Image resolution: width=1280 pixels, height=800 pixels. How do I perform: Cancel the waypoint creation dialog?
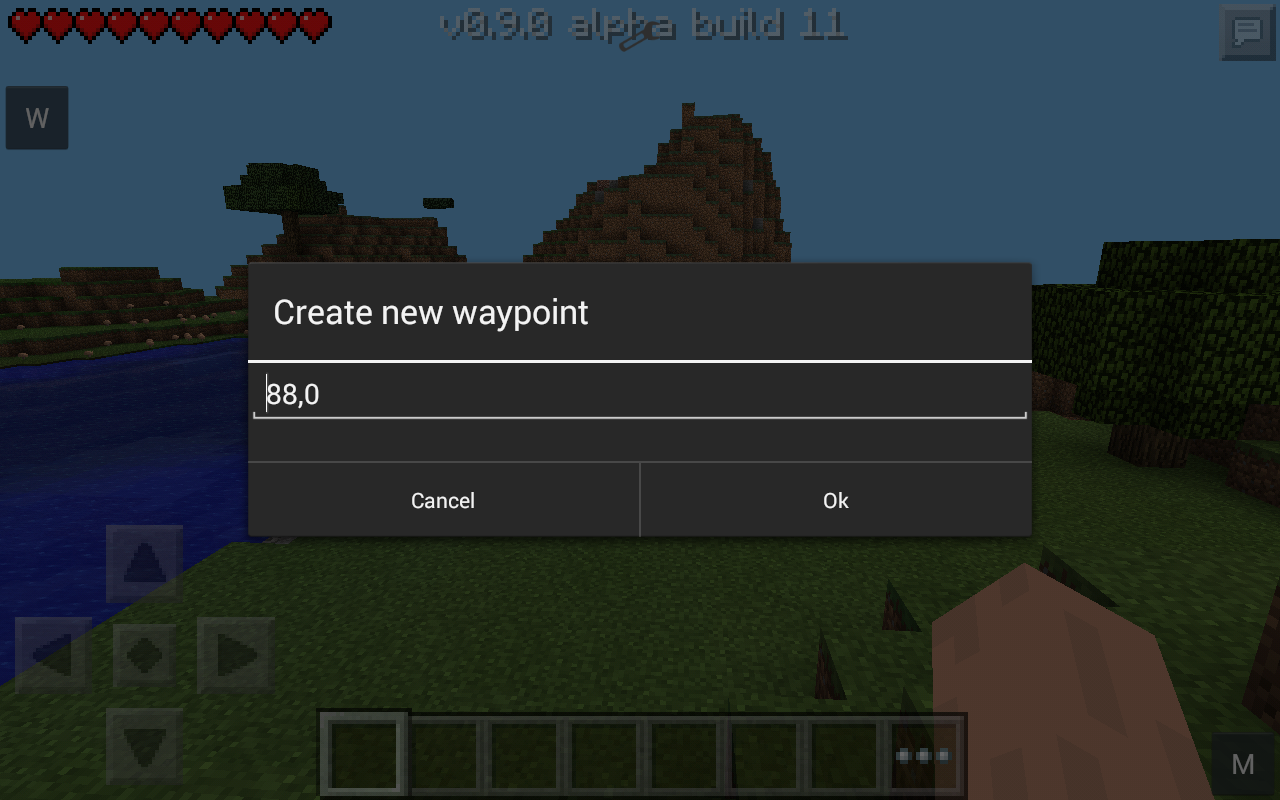tap(442, 500)
